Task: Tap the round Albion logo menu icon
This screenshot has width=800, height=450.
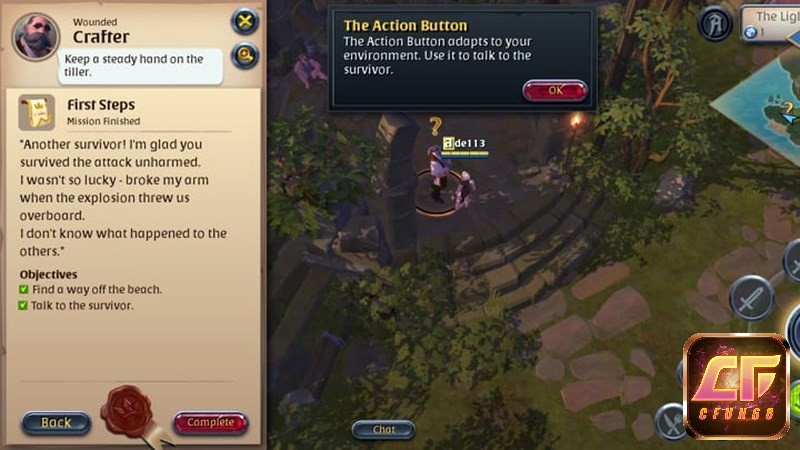Action: 716,24
